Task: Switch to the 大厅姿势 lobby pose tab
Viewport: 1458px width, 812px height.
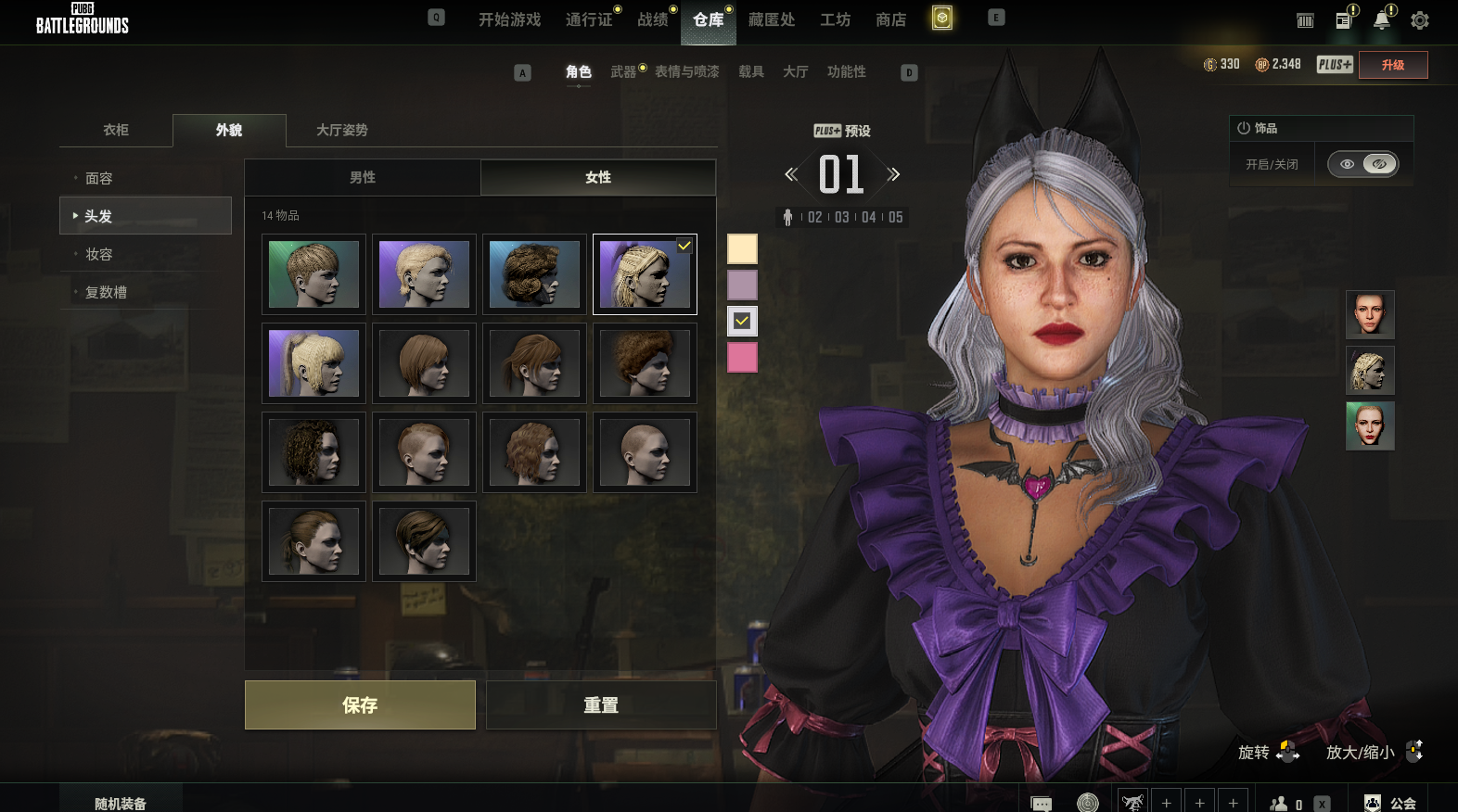Action: pos(342,130)
